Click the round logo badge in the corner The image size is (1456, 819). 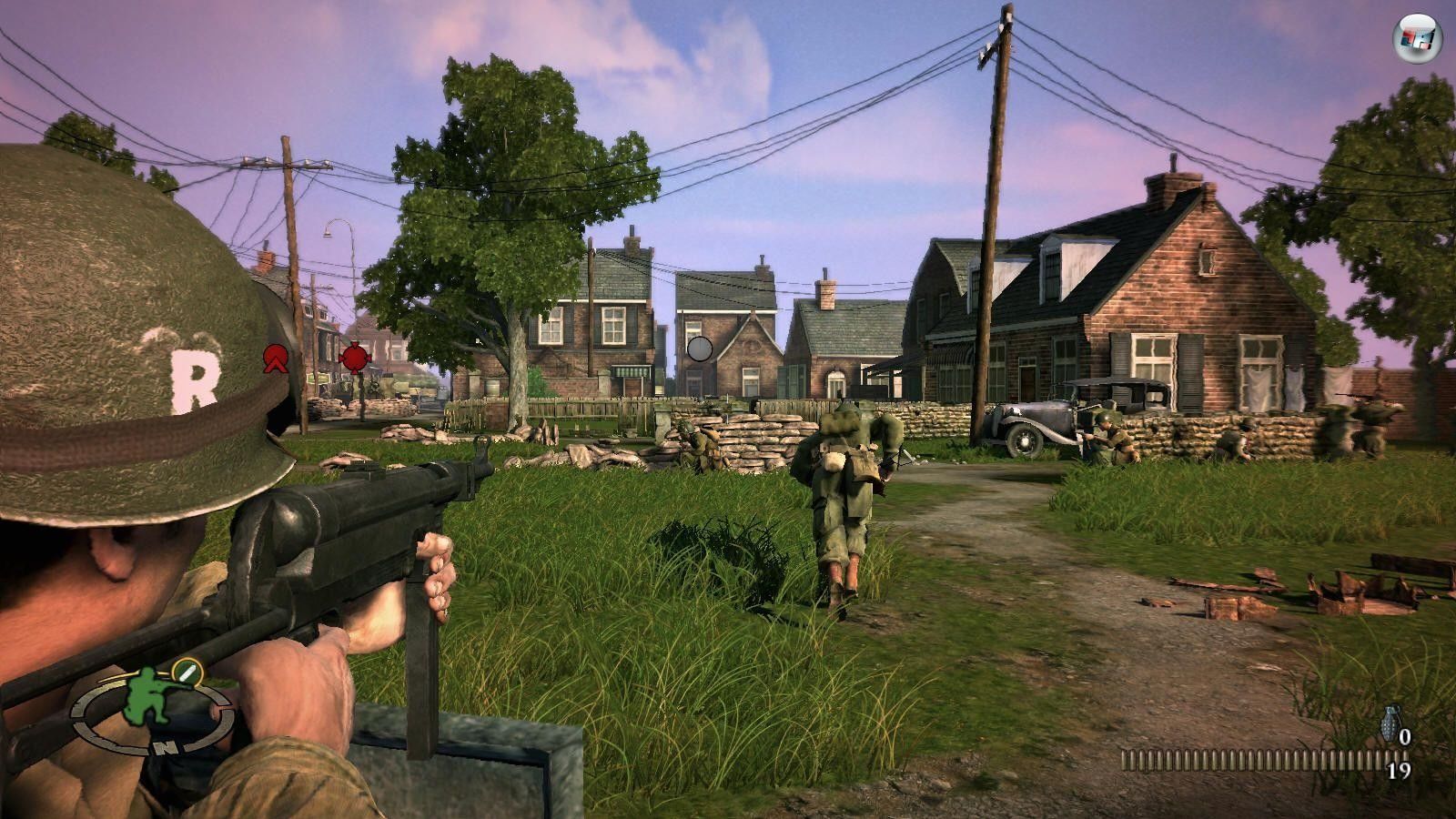1417,38
